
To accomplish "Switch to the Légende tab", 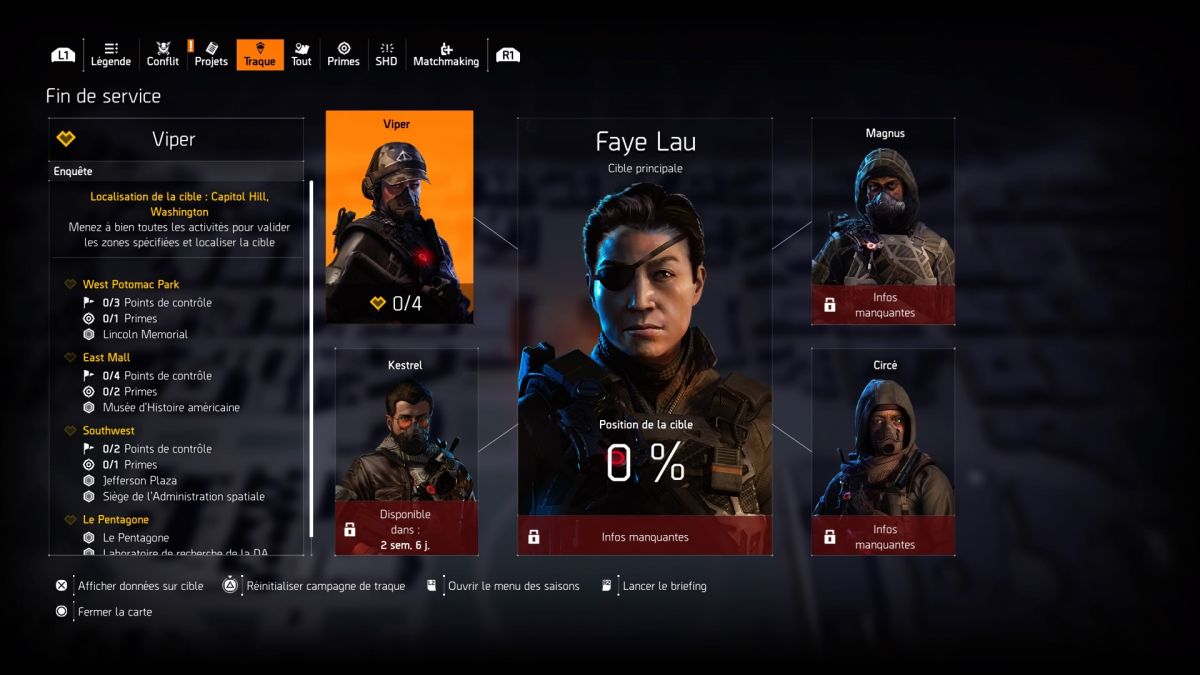I will 110,54.
